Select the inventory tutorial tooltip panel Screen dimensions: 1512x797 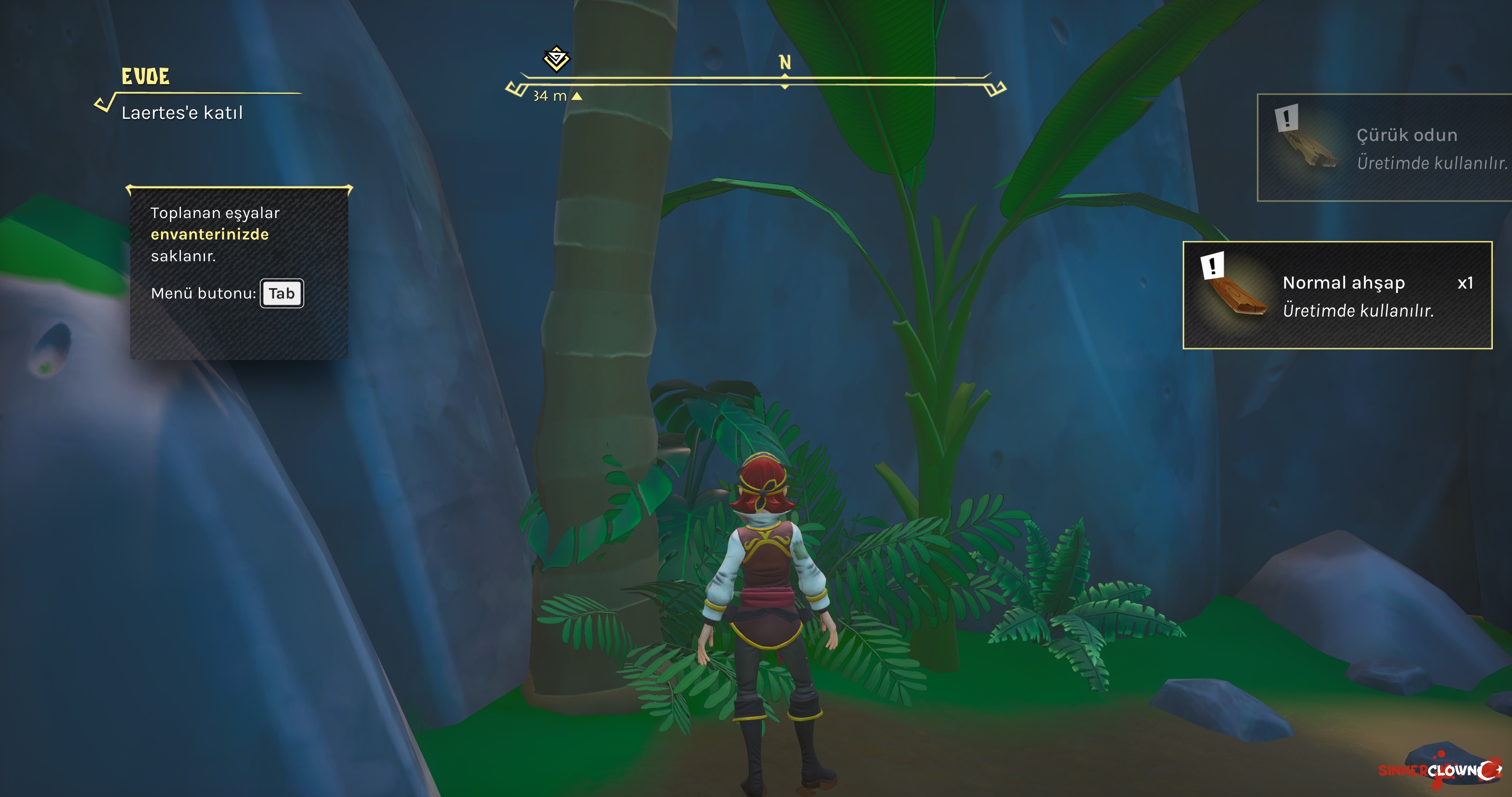239,272
